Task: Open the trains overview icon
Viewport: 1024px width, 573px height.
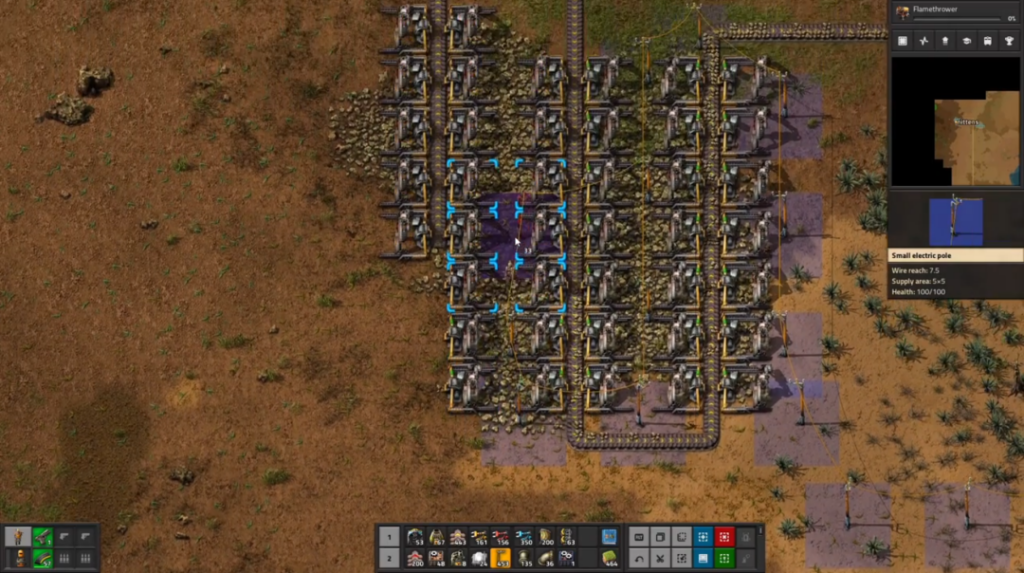Action: pyautogui.click(x=989, y=41)
